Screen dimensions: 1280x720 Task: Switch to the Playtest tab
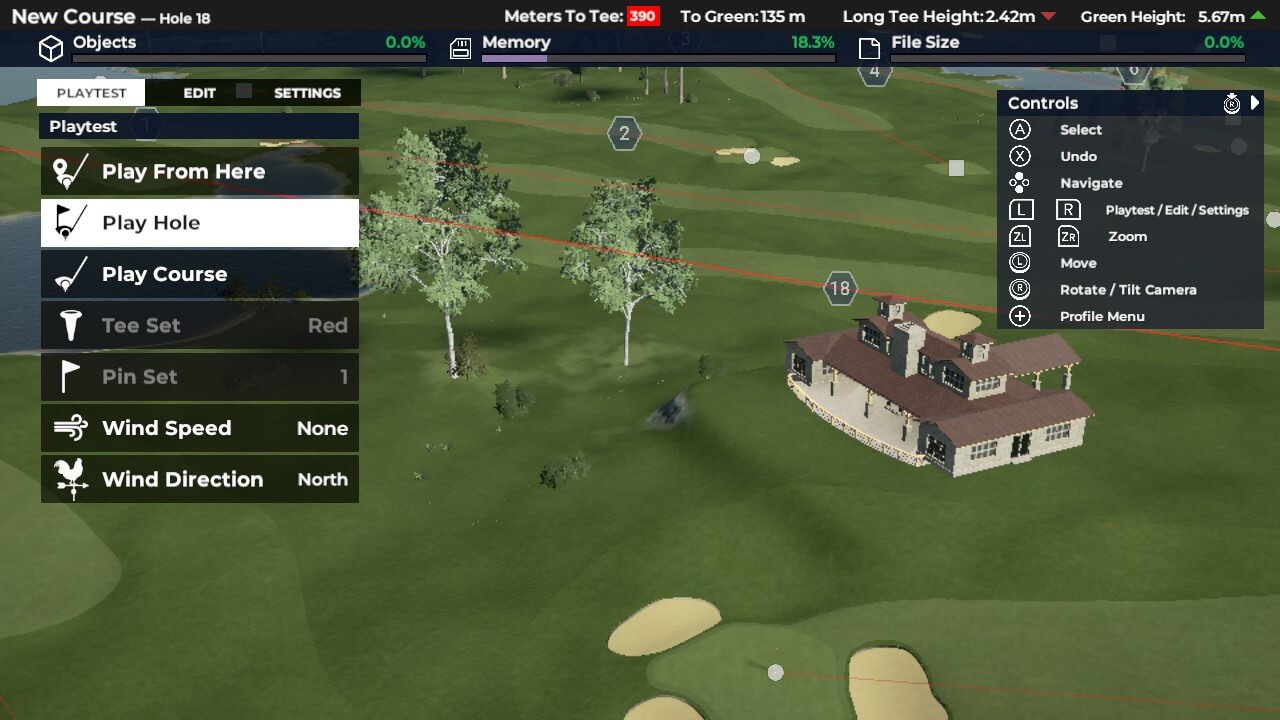pos(91,93)
